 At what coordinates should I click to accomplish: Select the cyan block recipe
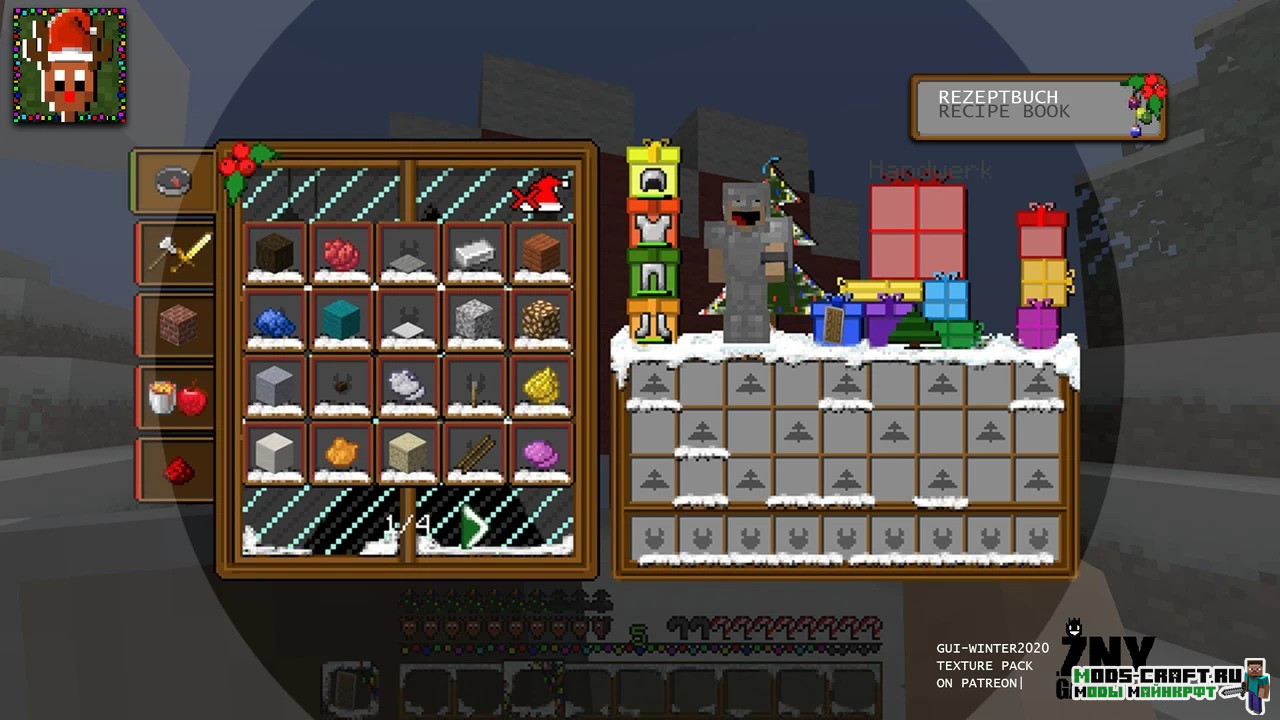coord(342,320)
